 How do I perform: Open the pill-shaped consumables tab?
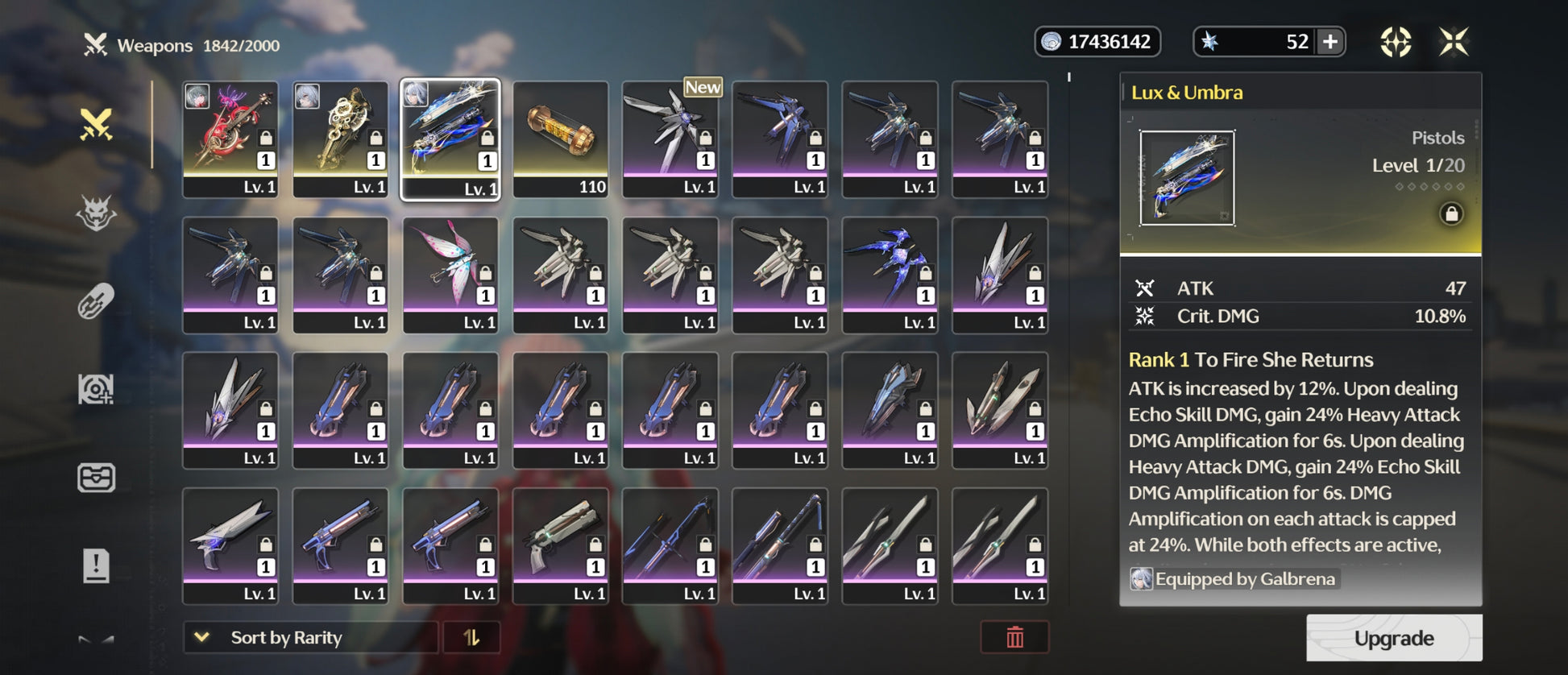coord(96,302)
